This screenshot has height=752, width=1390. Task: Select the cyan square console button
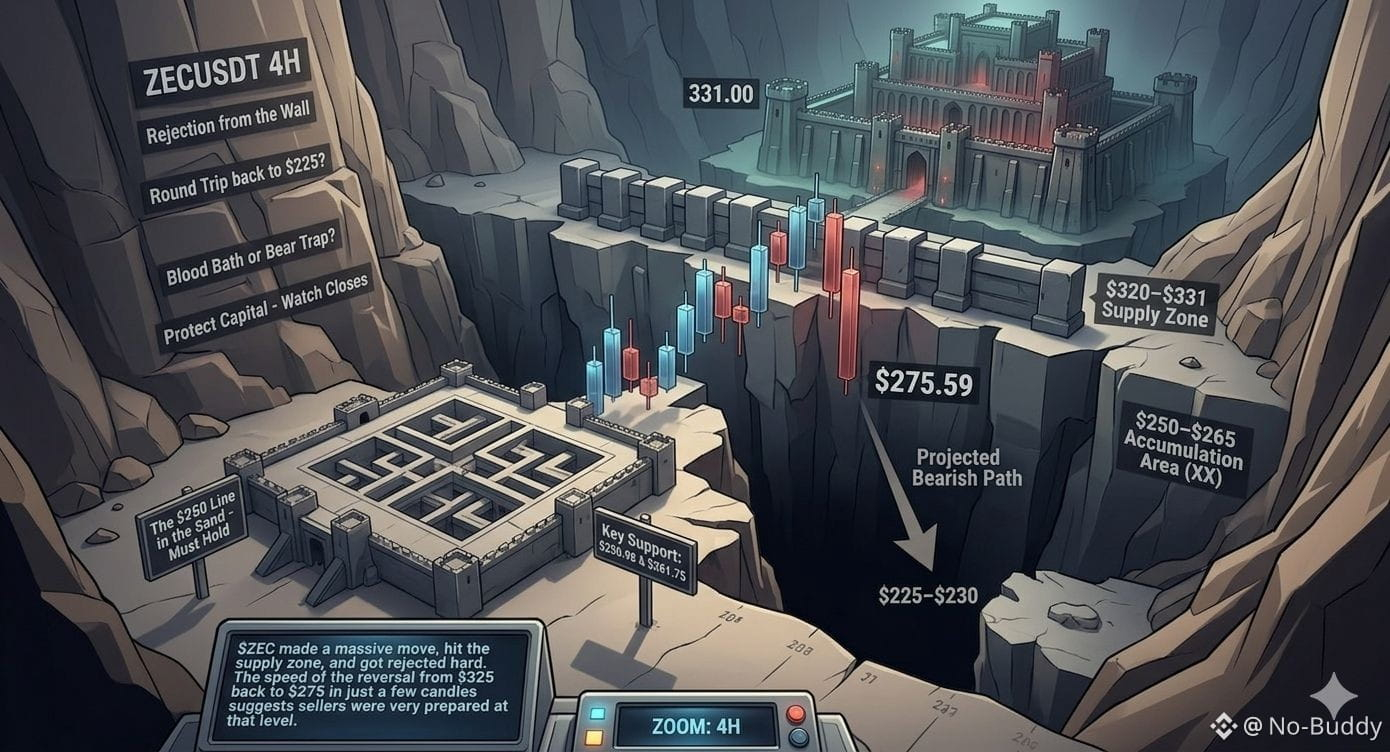tap(600, 713)
